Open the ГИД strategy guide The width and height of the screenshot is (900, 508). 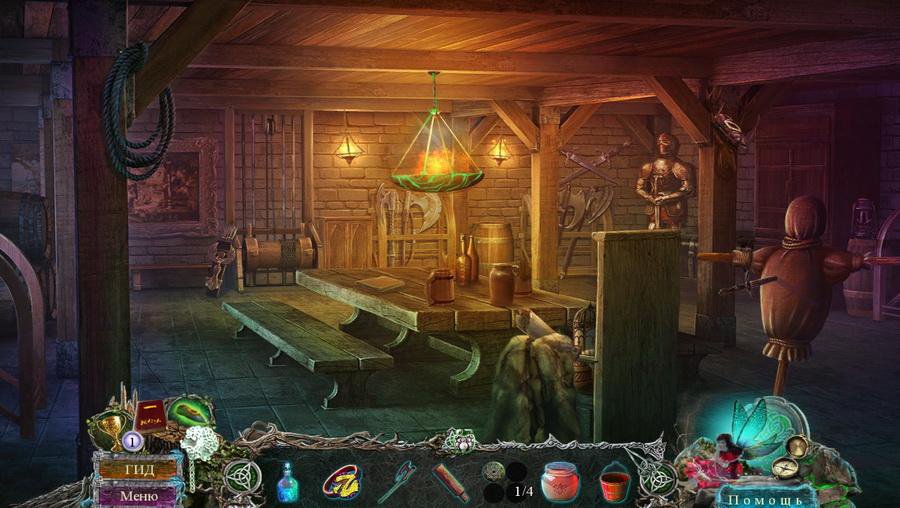pos(138,469)
